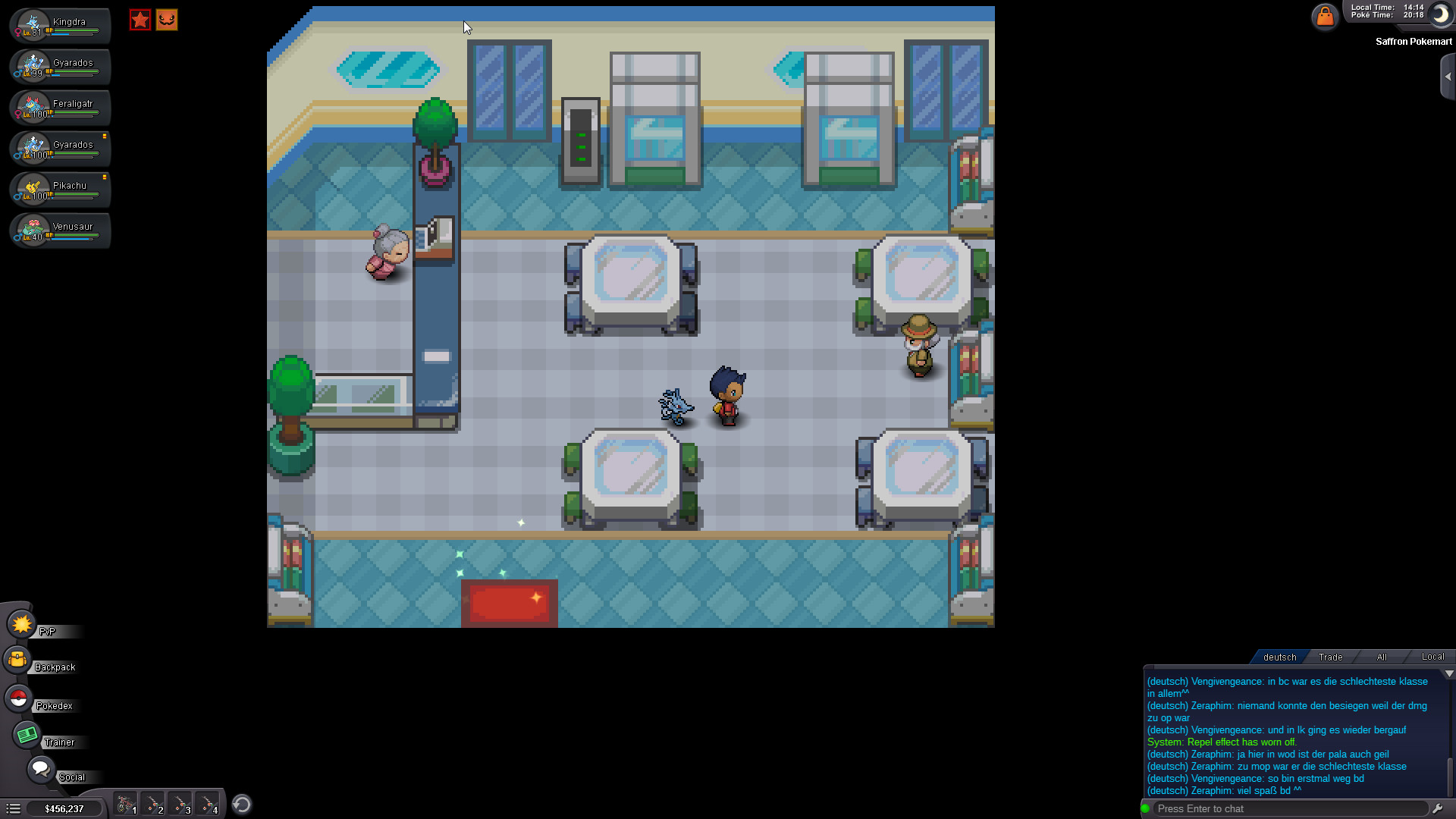This screenshot has width=1456, height=819.
Task: Click the moon time-of-day indicator
Action: pos(1439,15)
